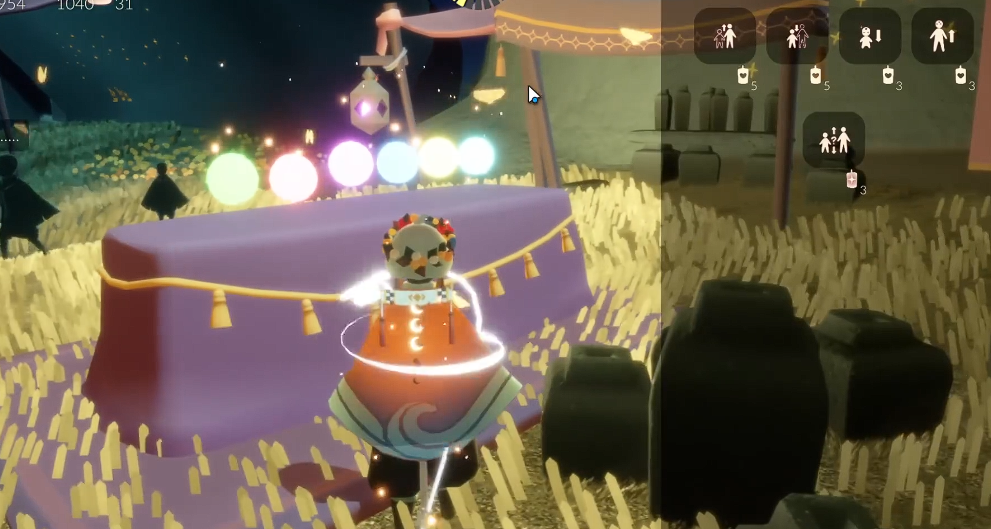The height and width of the screenshot is (529, 991).
Task: Select the two-figure grow spell with up arrow
Action: point(725,37)
